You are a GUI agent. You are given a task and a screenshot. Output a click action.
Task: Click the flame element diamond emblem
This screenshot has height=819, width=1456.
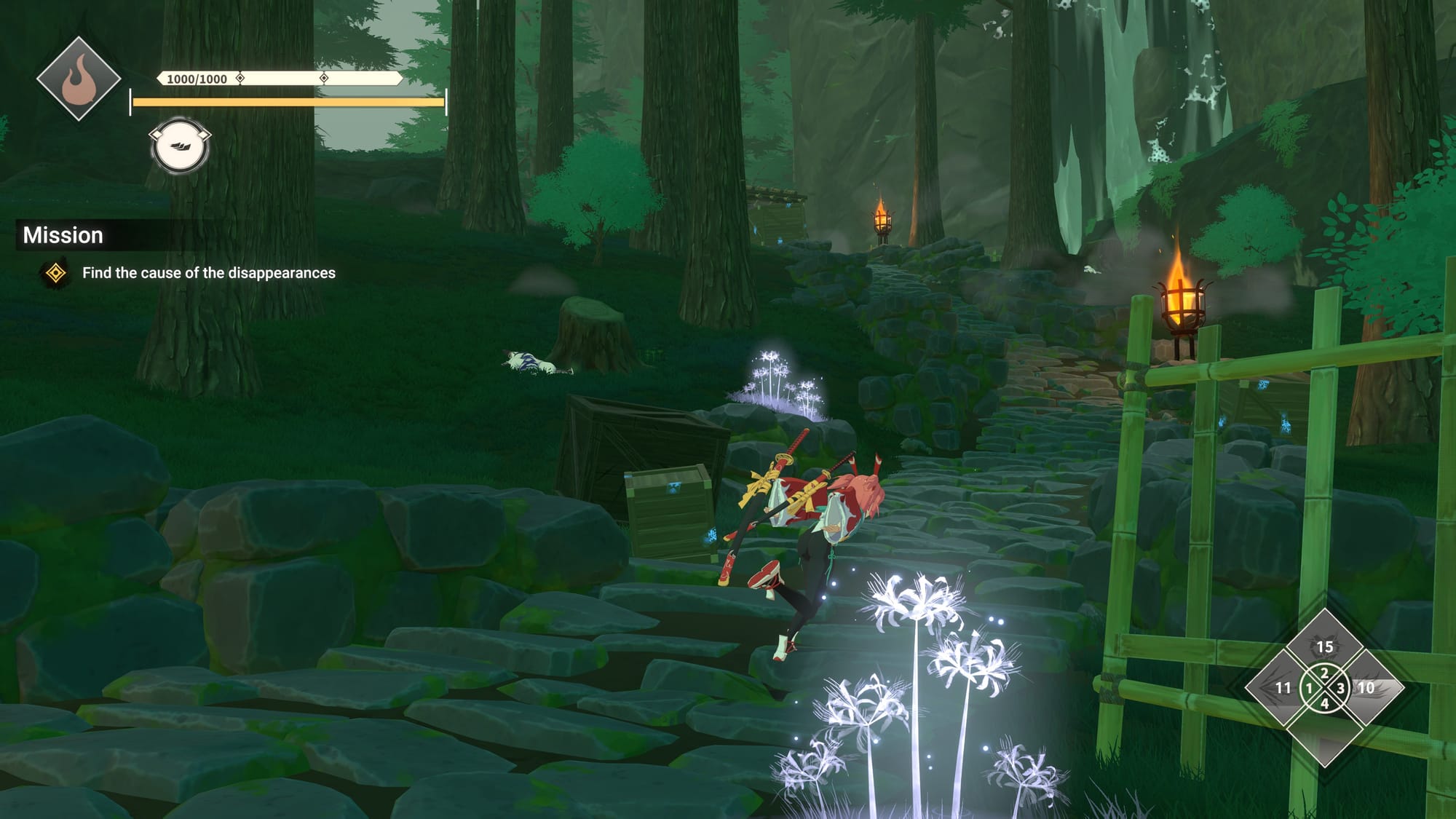[x=79, y=79]
